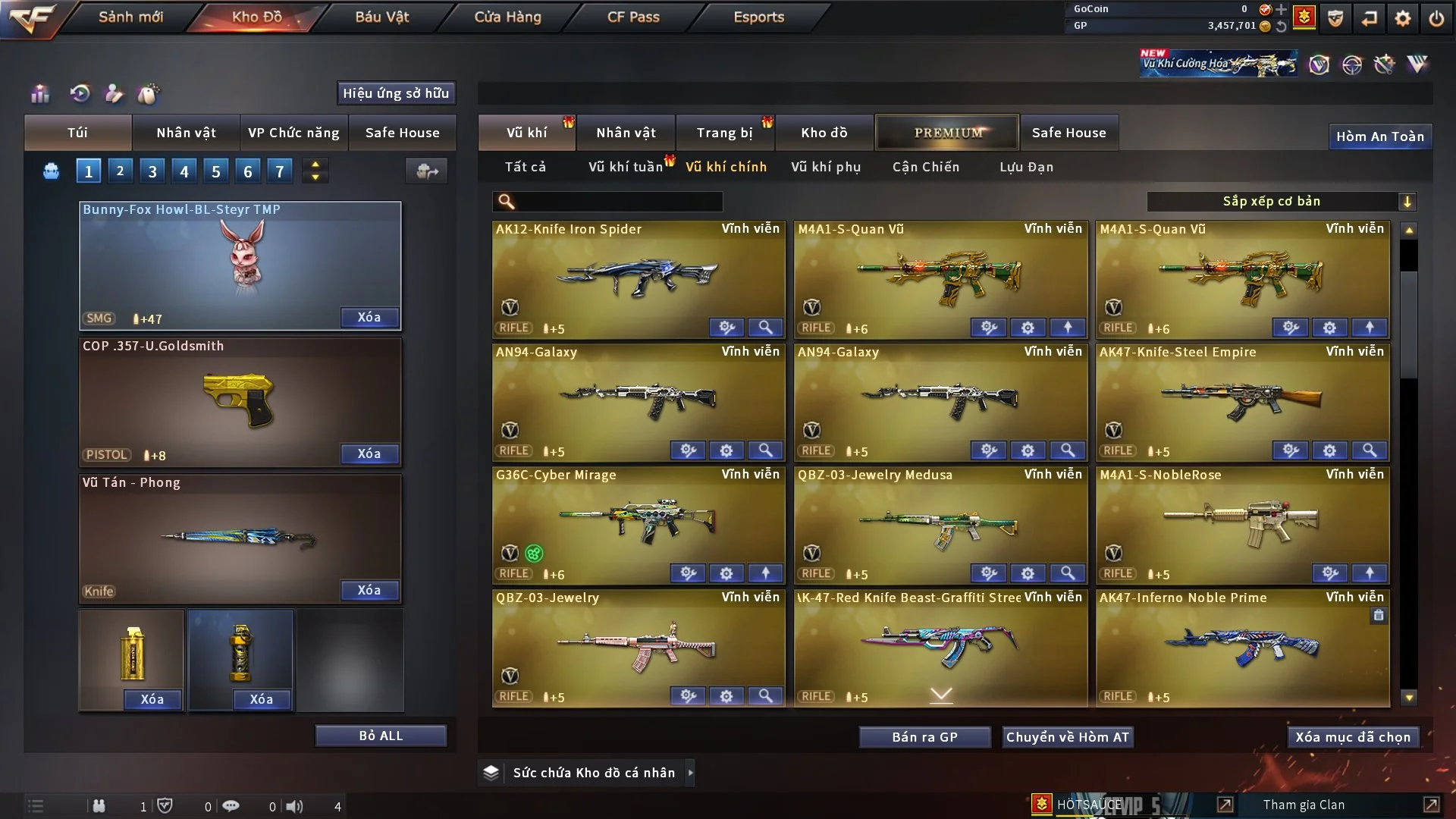Open the Cửa Hàng shop

(507, 17)
